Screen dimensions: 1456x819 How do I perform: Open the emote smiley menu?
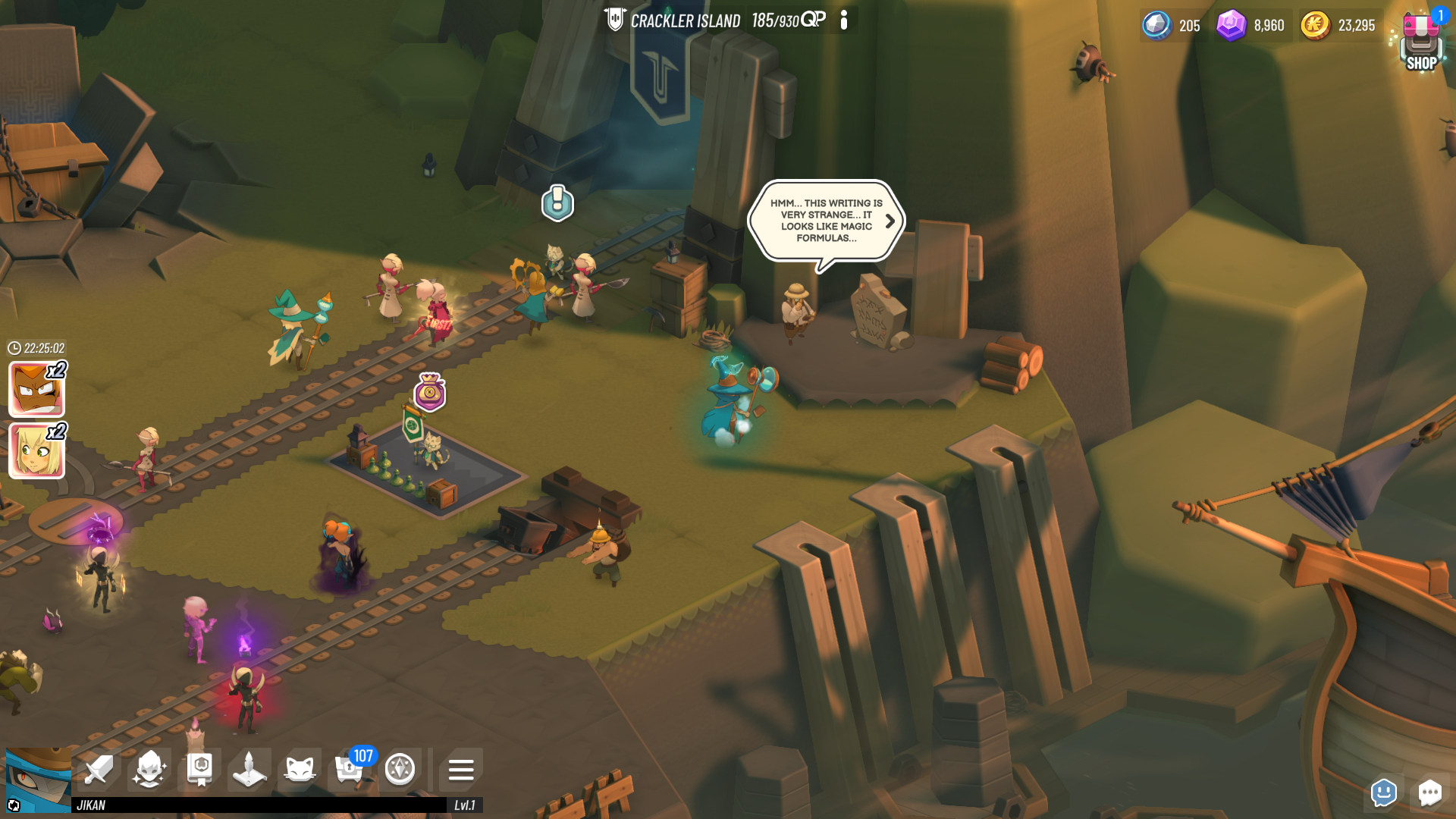1384,793
